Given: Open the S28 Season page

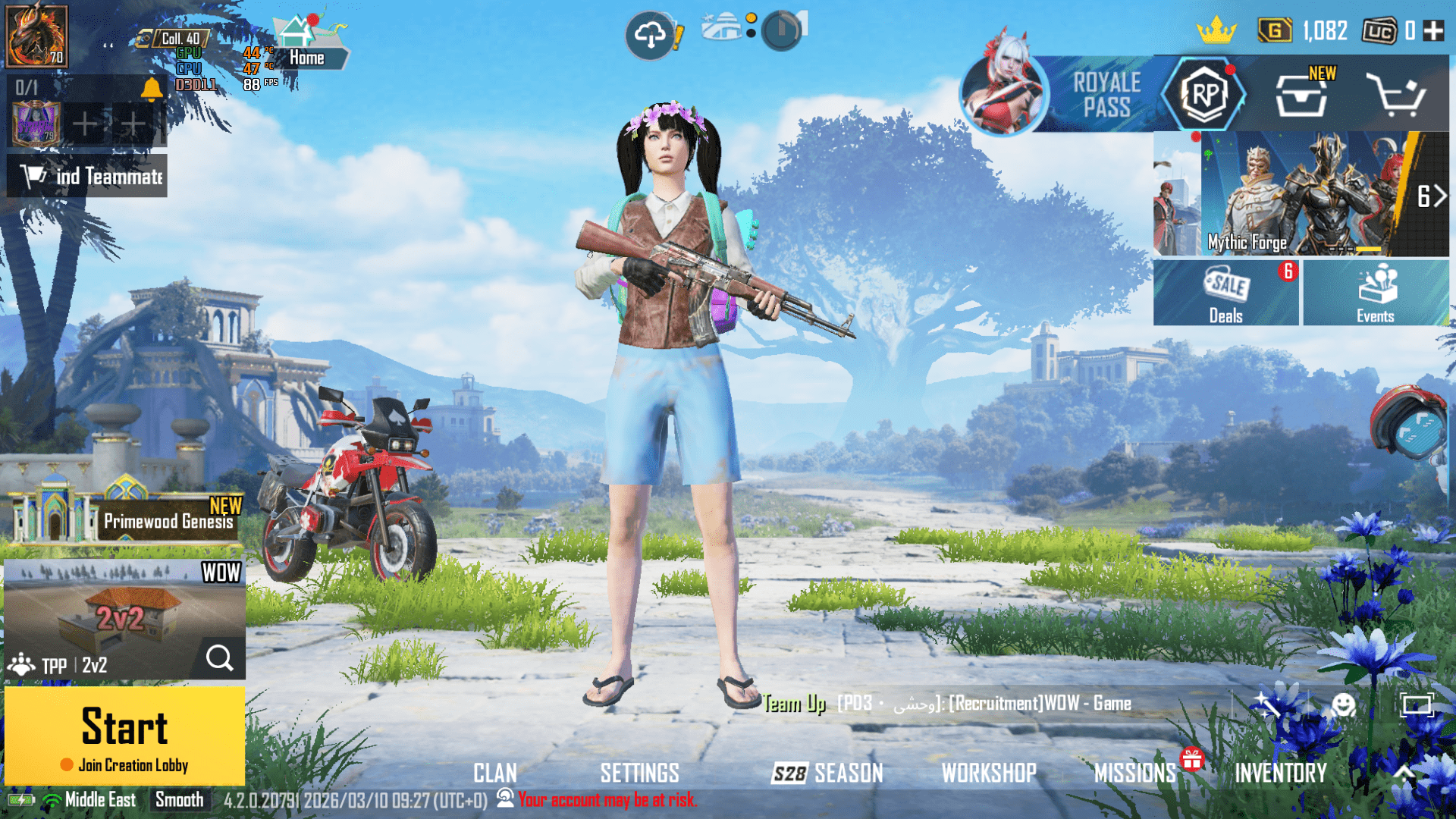Looking at the screenshot, I should 827,773.
